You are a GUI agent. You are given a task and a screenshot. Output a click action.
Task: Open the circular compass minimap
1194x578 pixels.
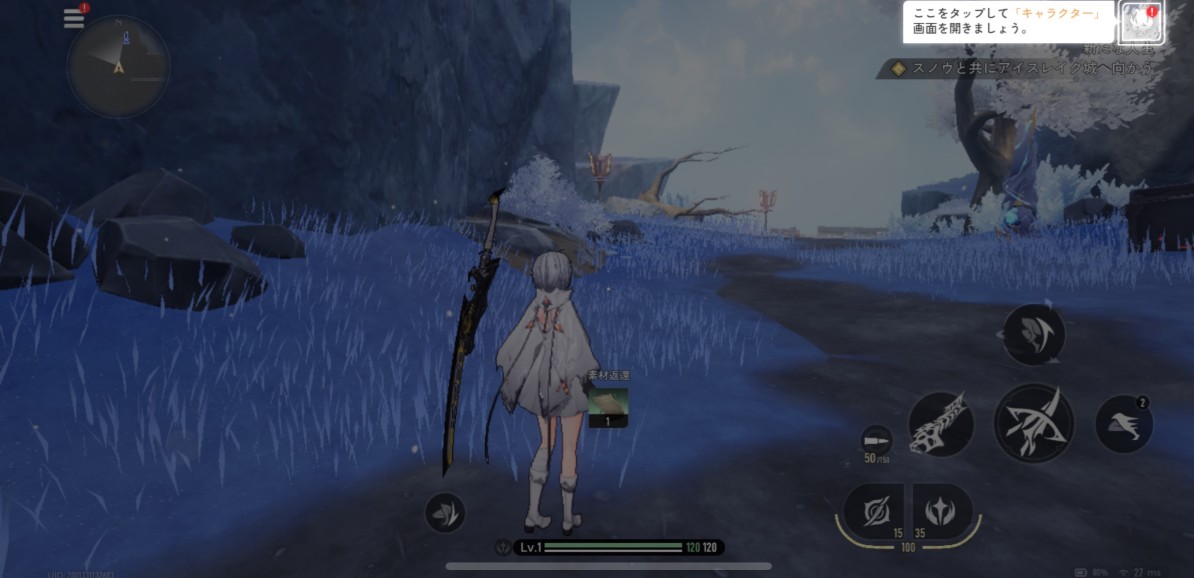(x=118, y=67)
